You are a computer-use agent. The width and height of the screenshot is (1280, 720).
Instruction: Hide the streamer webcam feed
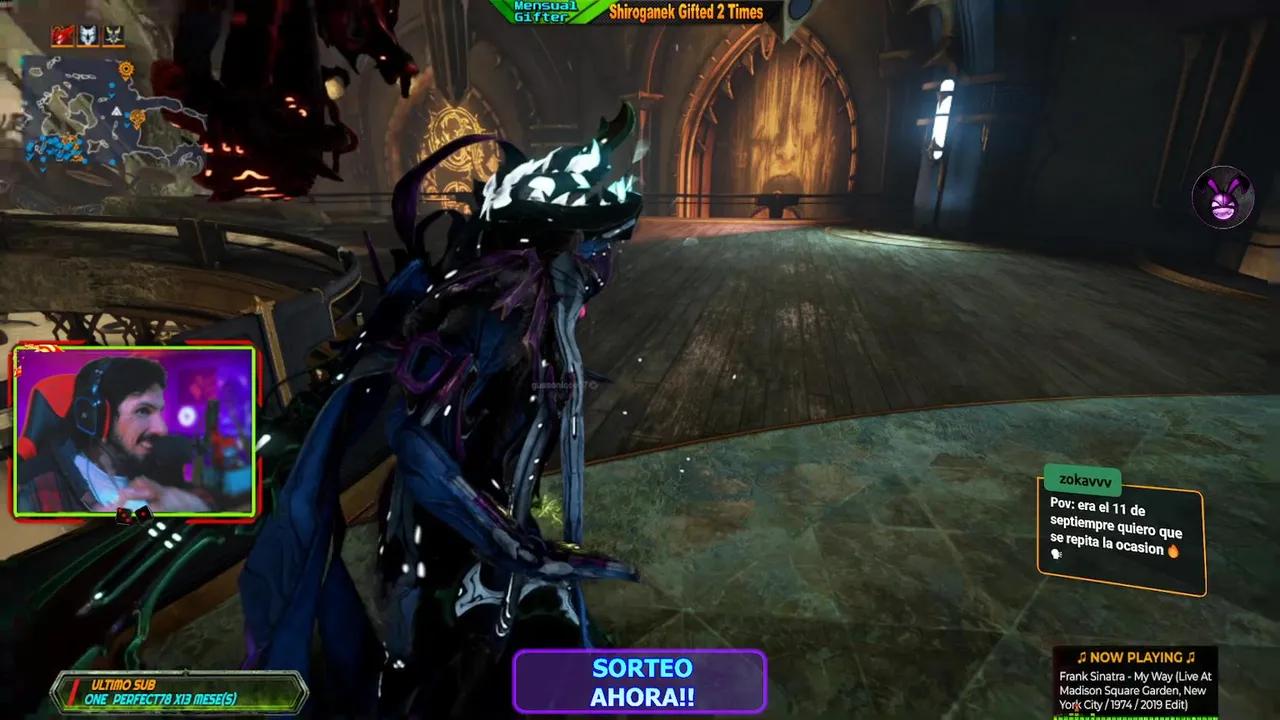click(135, 430)
